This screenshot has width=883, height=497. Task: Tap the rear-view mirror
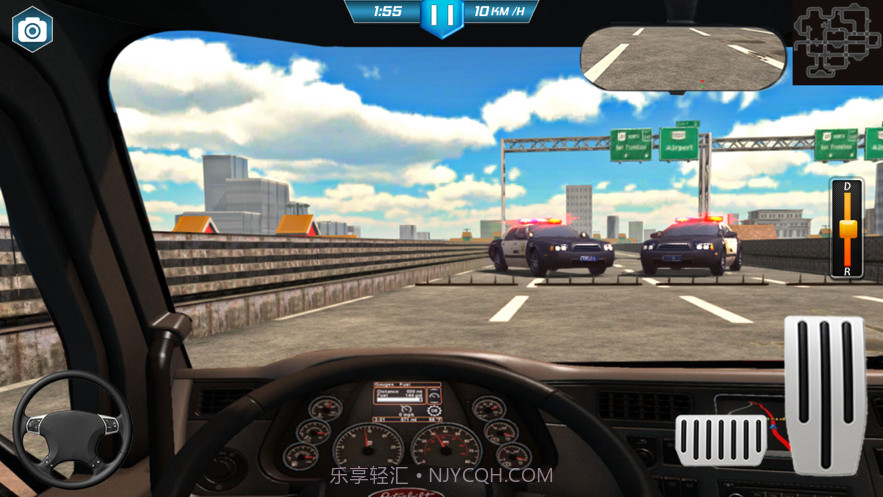click(x=685, y=57)
